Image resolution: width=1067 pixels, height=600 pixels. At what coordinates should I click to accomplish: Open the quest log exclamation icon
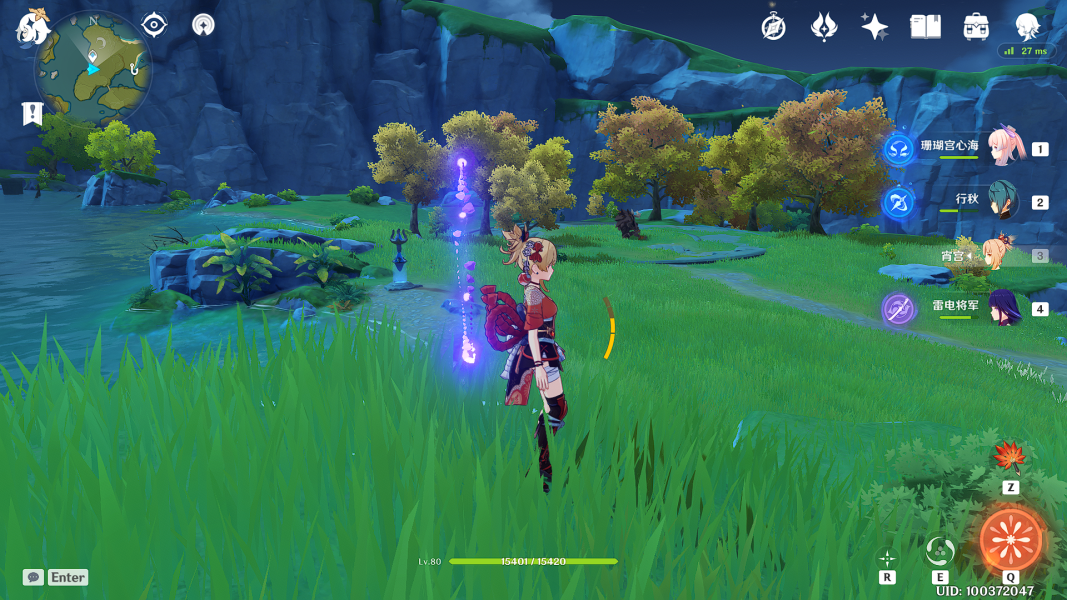coord(33,114)
